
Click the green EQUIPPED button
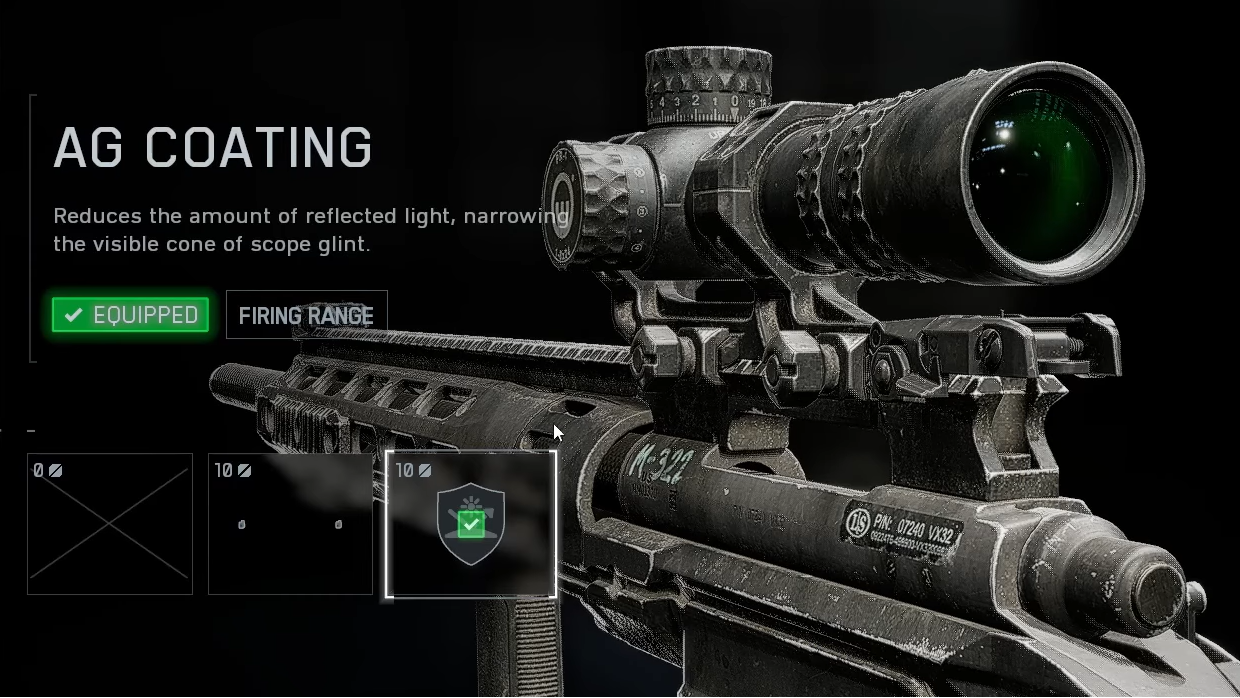point(131,315)
